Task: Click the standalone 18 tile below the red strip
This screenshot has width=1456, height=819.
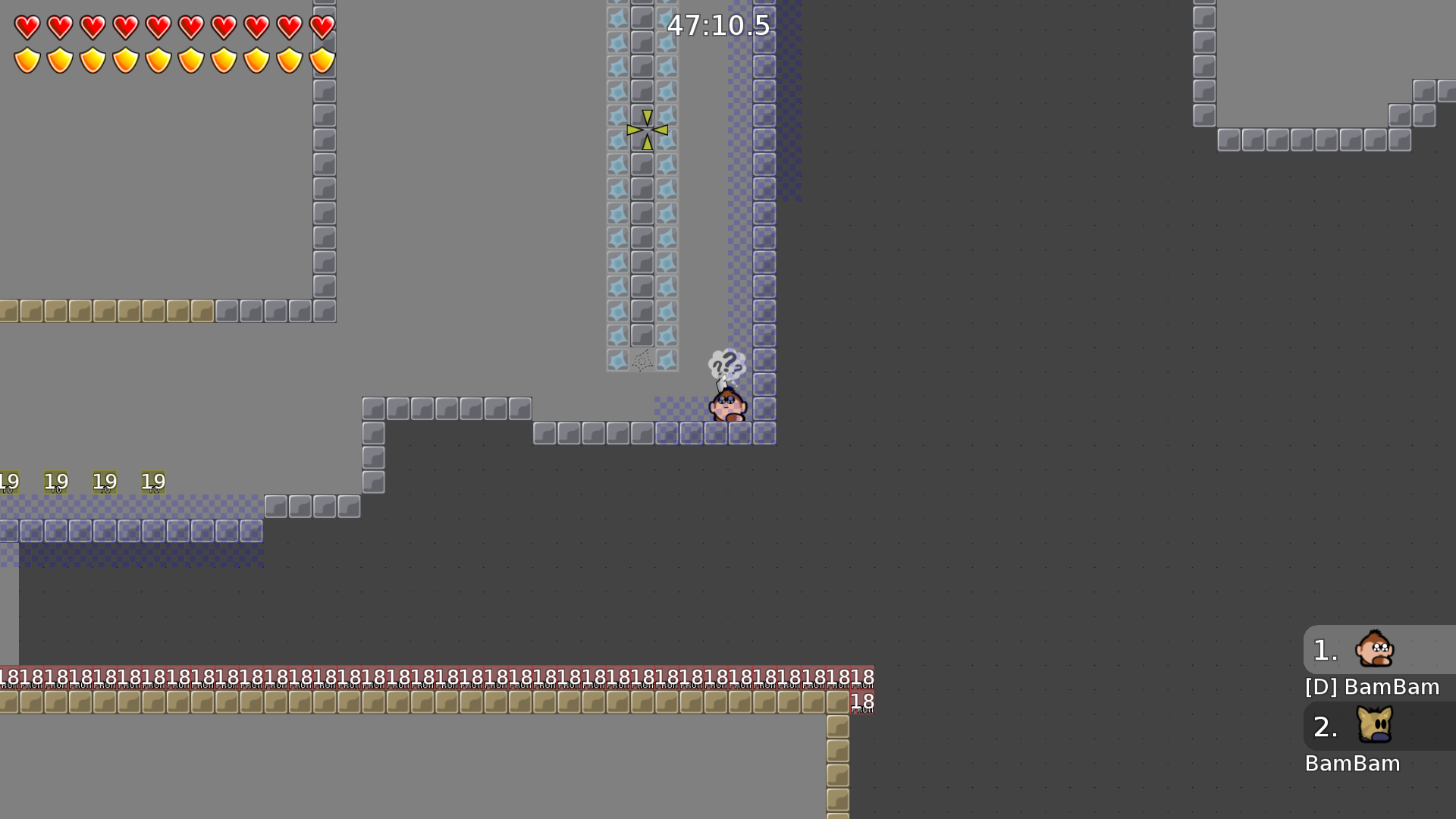Action: (x=861, y=703)
